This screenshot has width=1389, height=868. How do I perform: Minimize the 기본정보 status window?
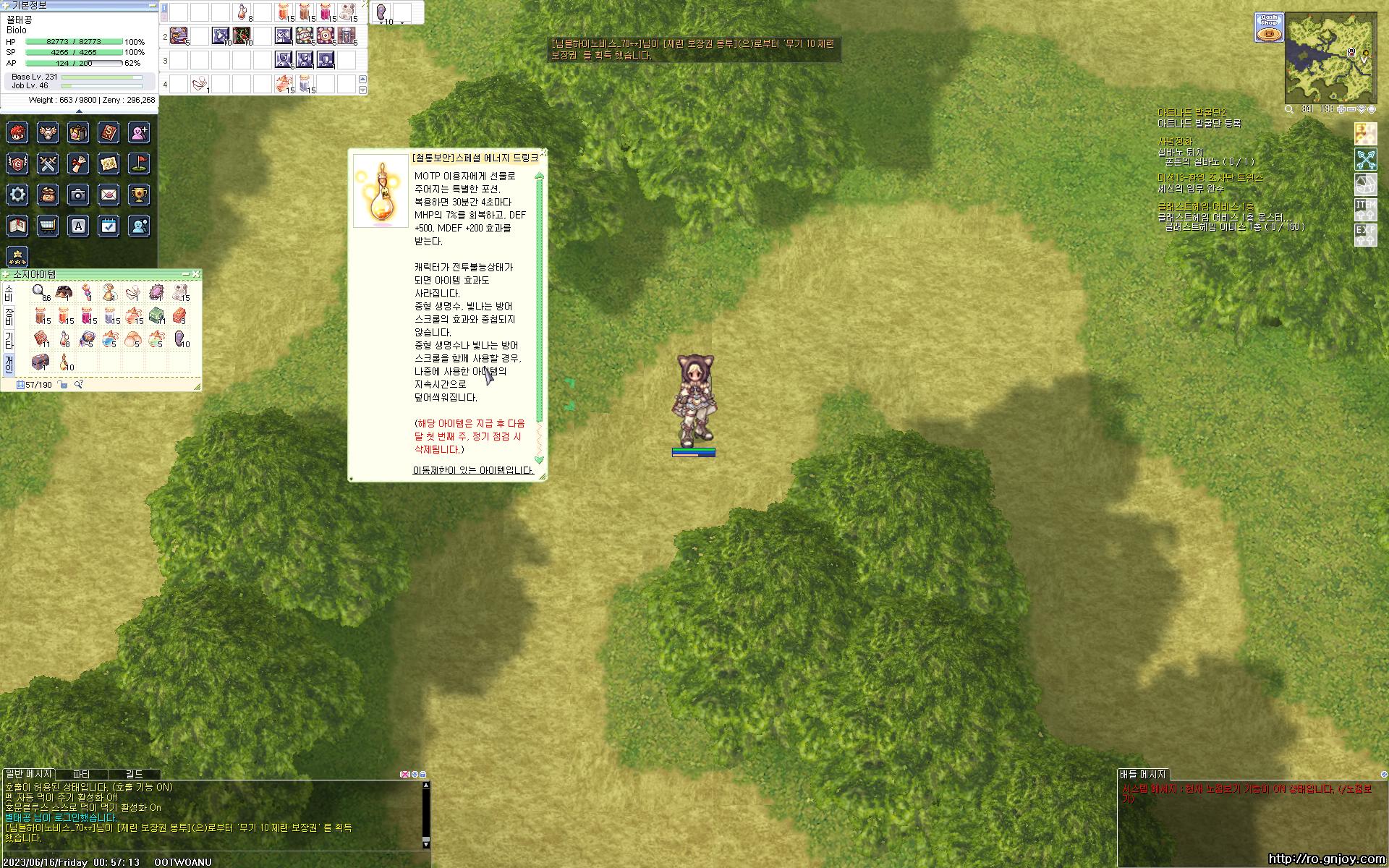point(152,5)
